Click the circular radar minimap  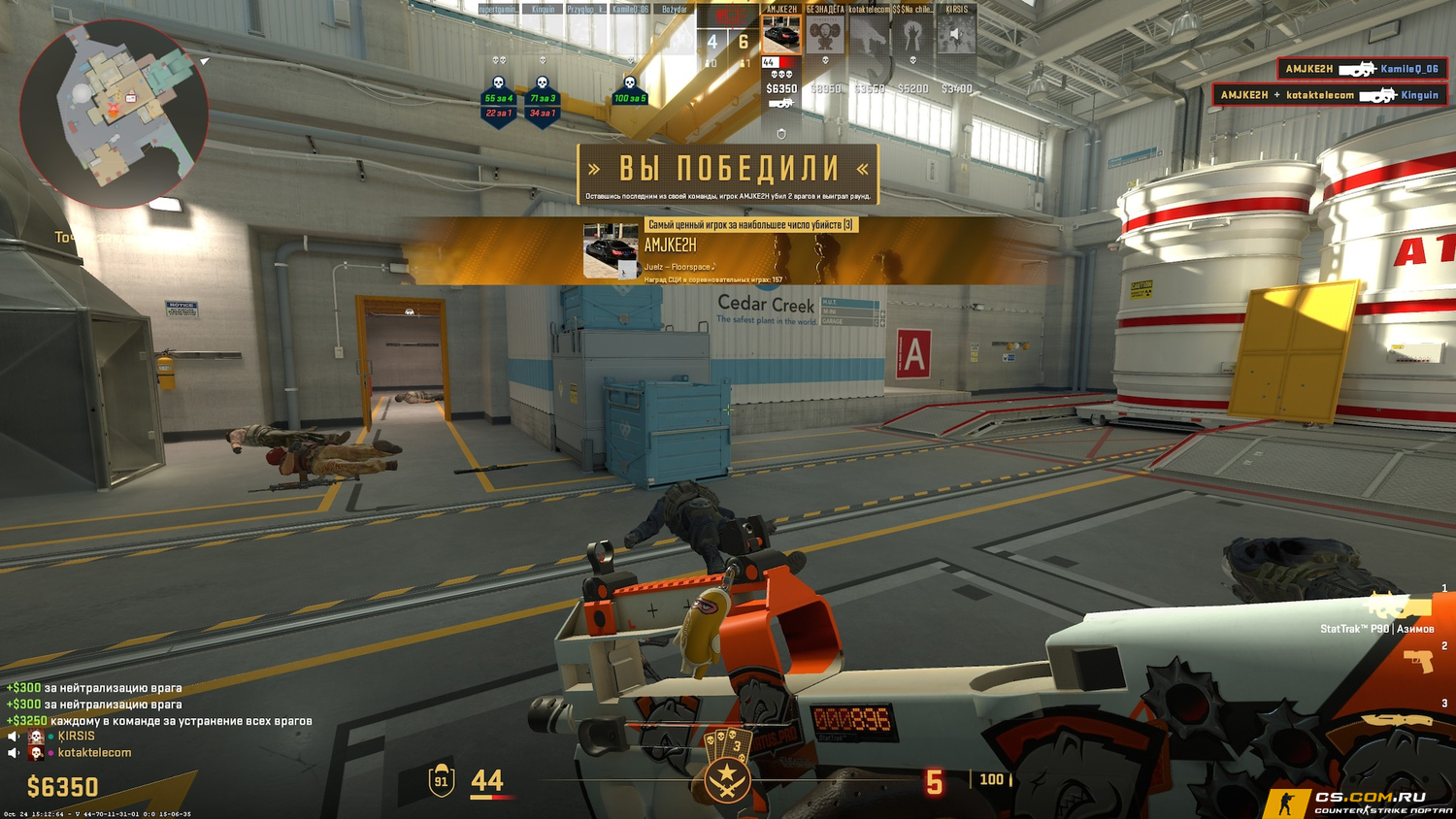click(113, 114)
